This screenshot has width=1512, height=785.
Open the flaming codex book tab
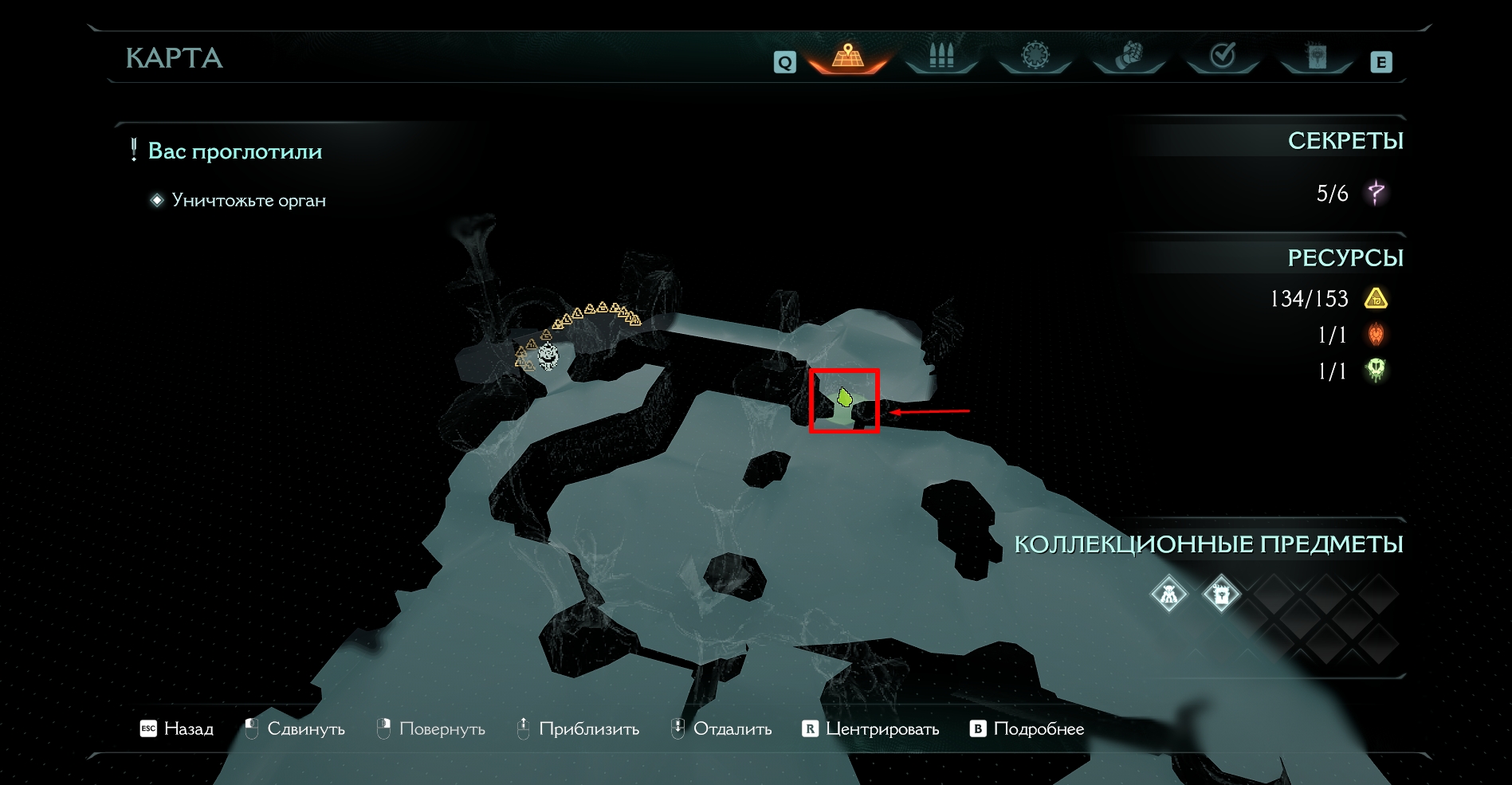point(1317,56)
